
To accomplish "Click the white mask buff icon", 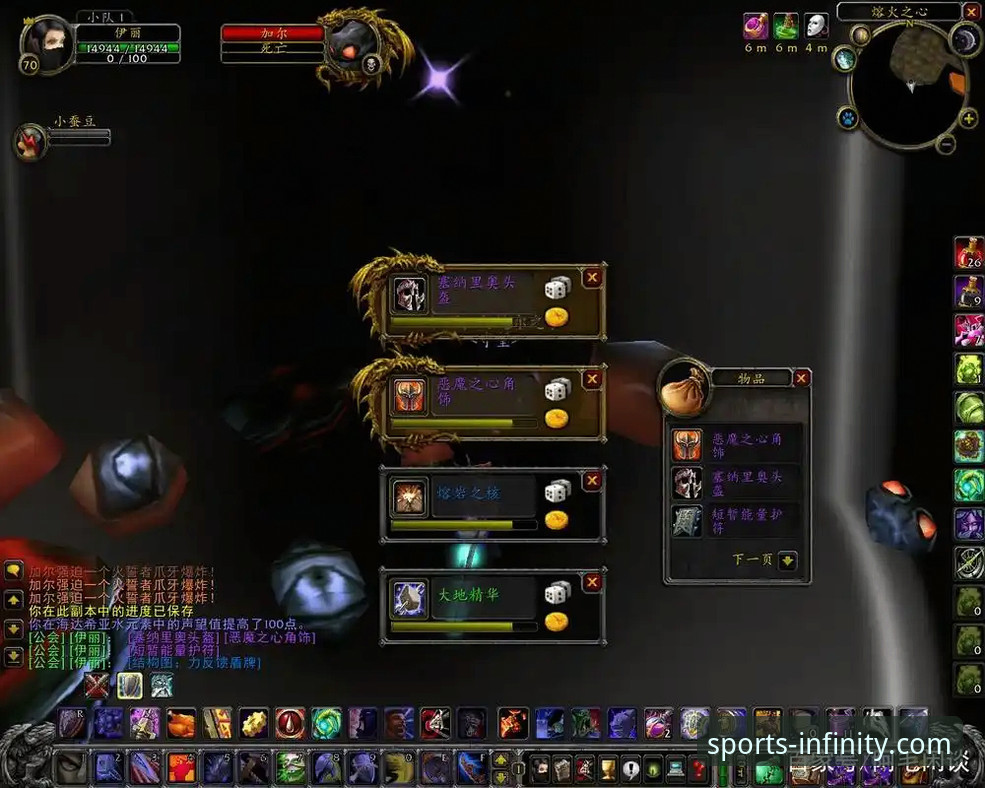I will coord(817,25).
